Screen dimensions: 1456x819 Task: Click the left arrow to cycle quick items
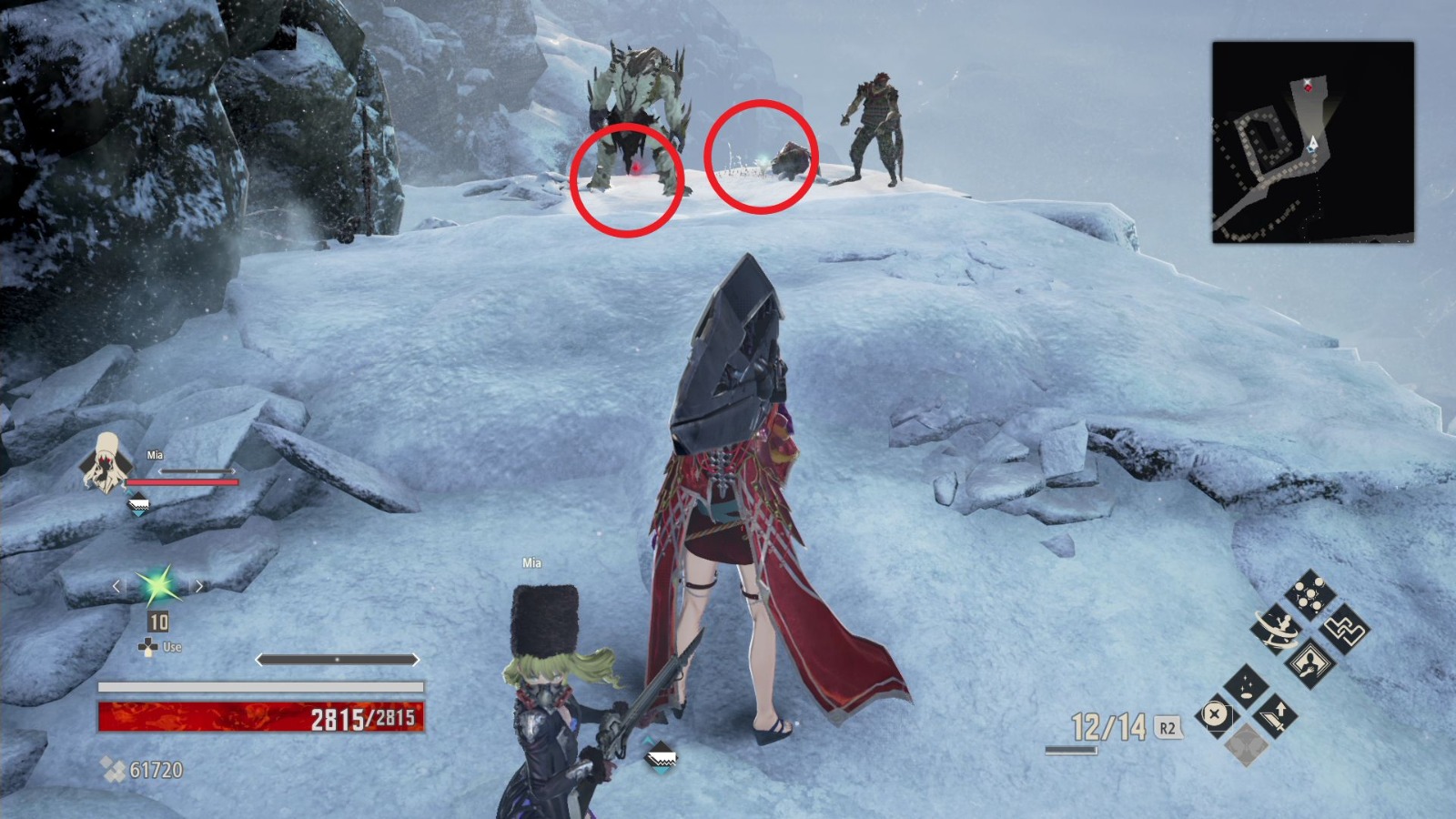[x=116, y=586]
